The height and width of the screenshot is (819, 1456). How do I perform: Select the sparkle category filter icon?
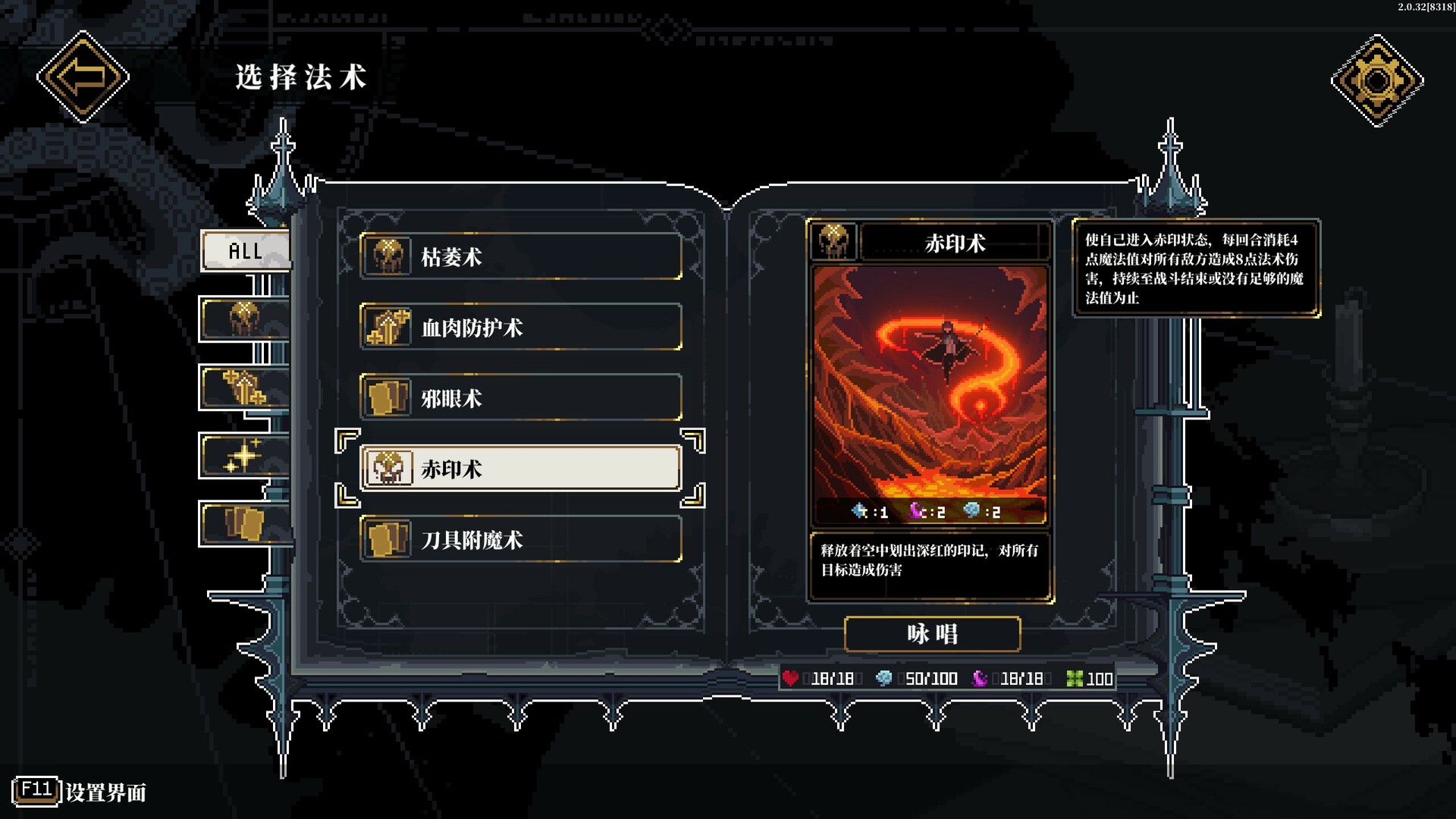tap(243, 455)
